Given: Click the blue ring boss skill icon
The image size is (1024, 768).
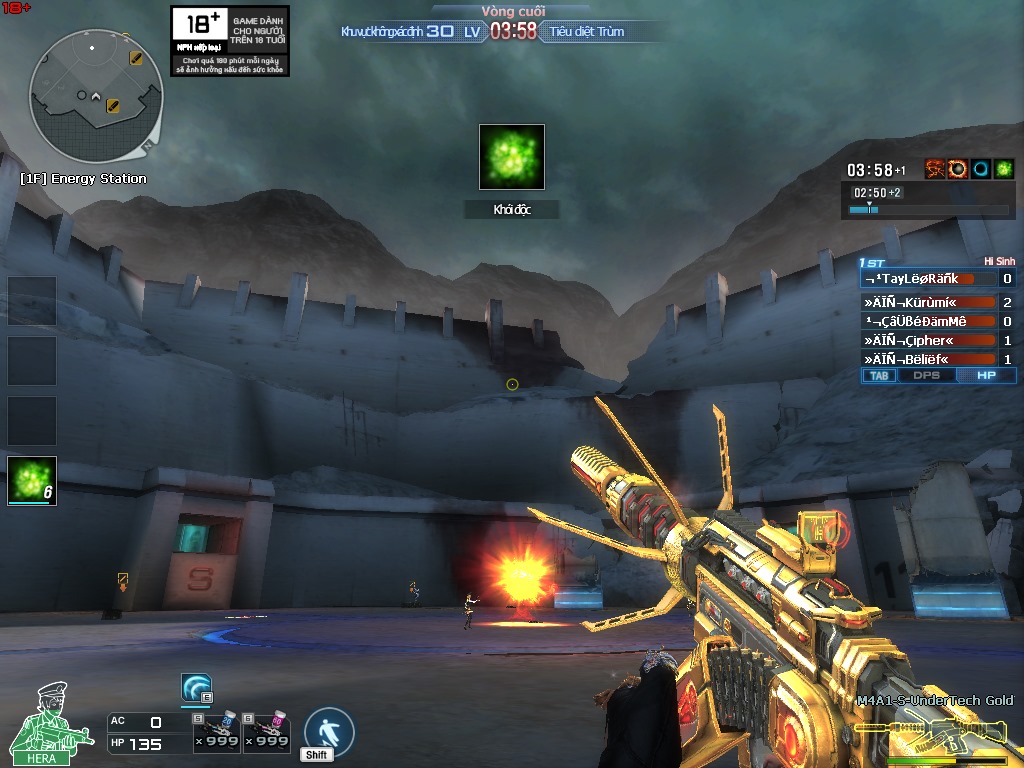Looking at the screenshot, I should point(981,169).
